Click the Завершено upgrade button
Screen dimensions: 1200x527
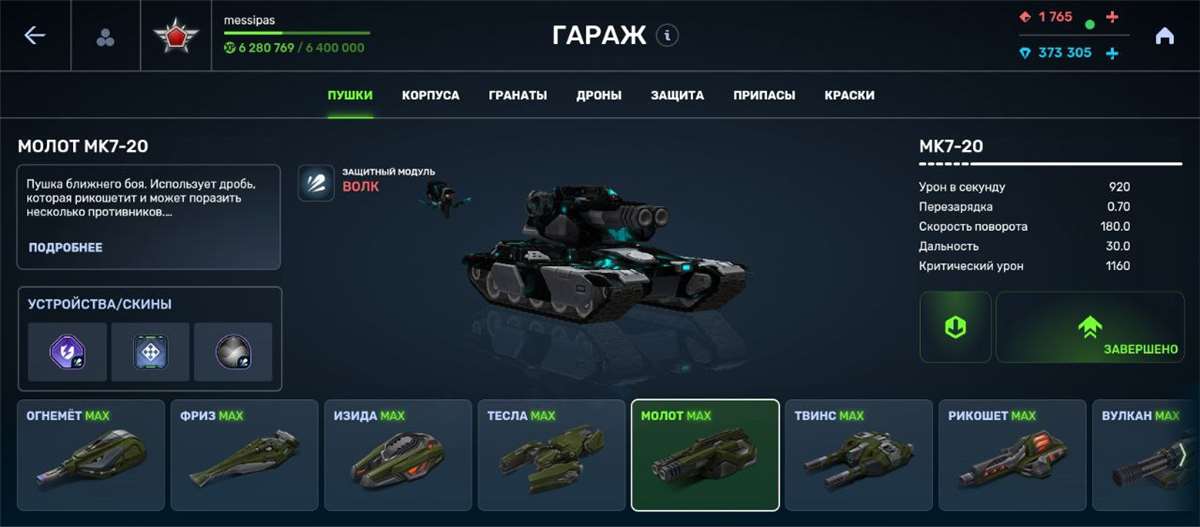coord(1090,327)
